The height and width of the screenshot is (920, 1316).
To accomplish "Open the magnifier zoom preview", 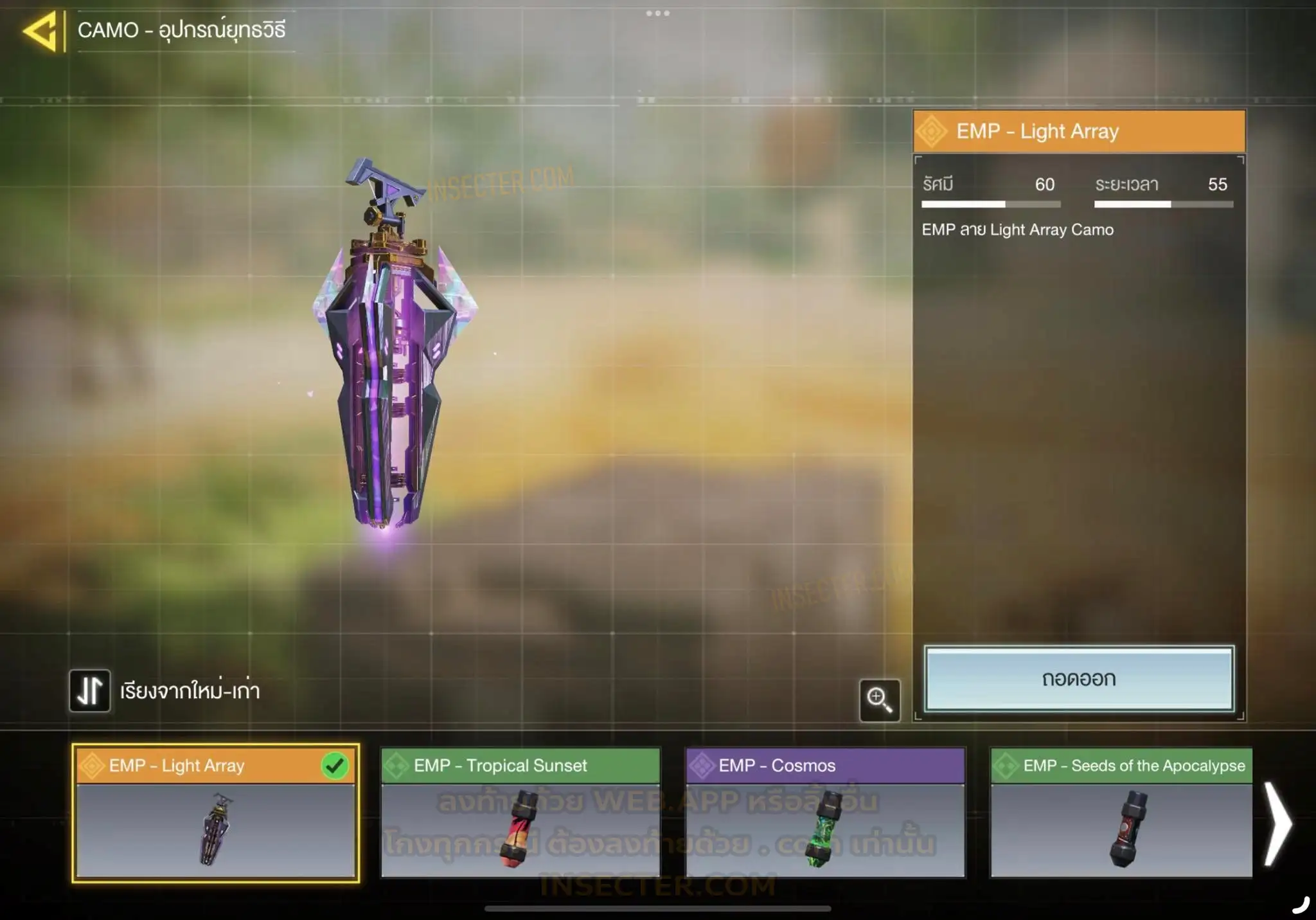I will tap(879, 699).
